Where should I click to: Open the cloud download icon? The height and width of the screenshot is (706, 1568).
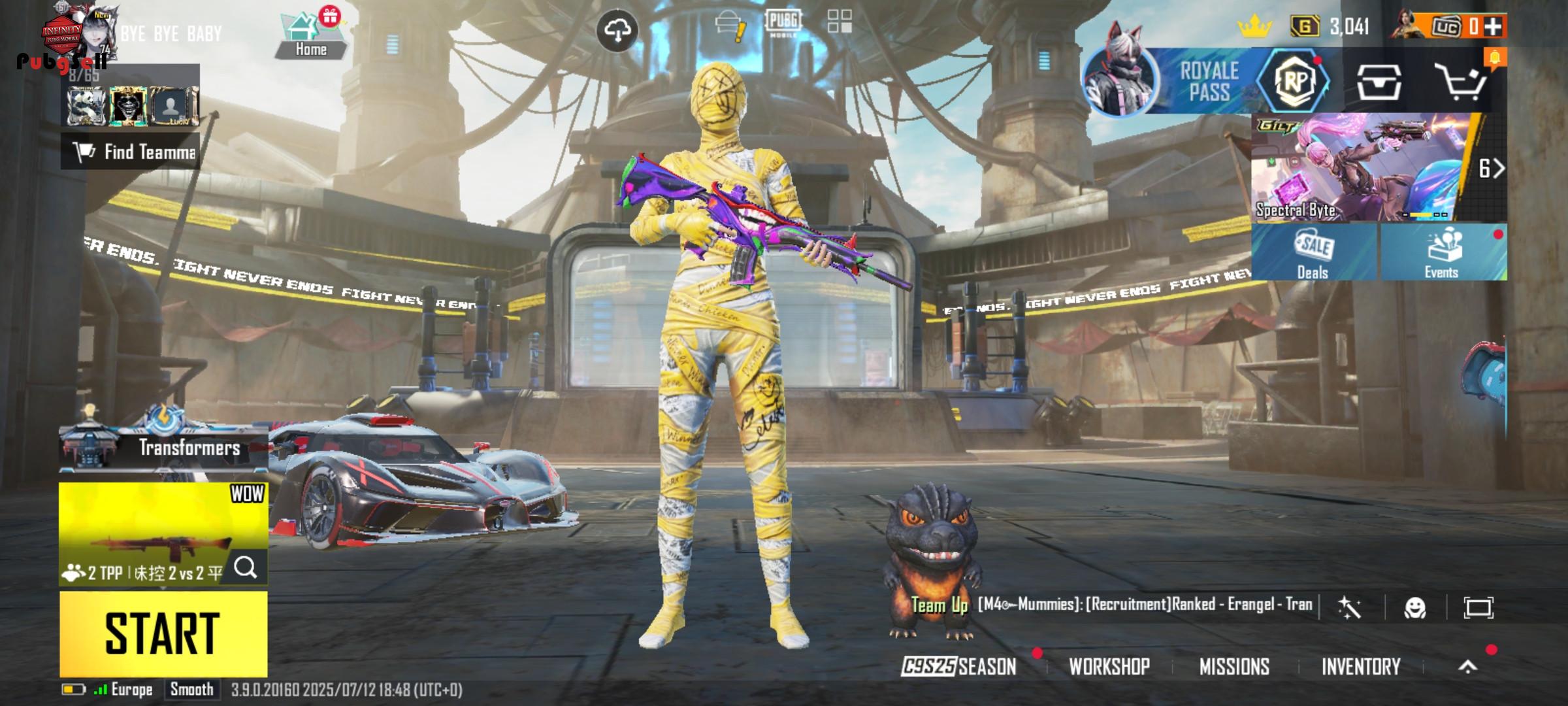tap(617, 30)
